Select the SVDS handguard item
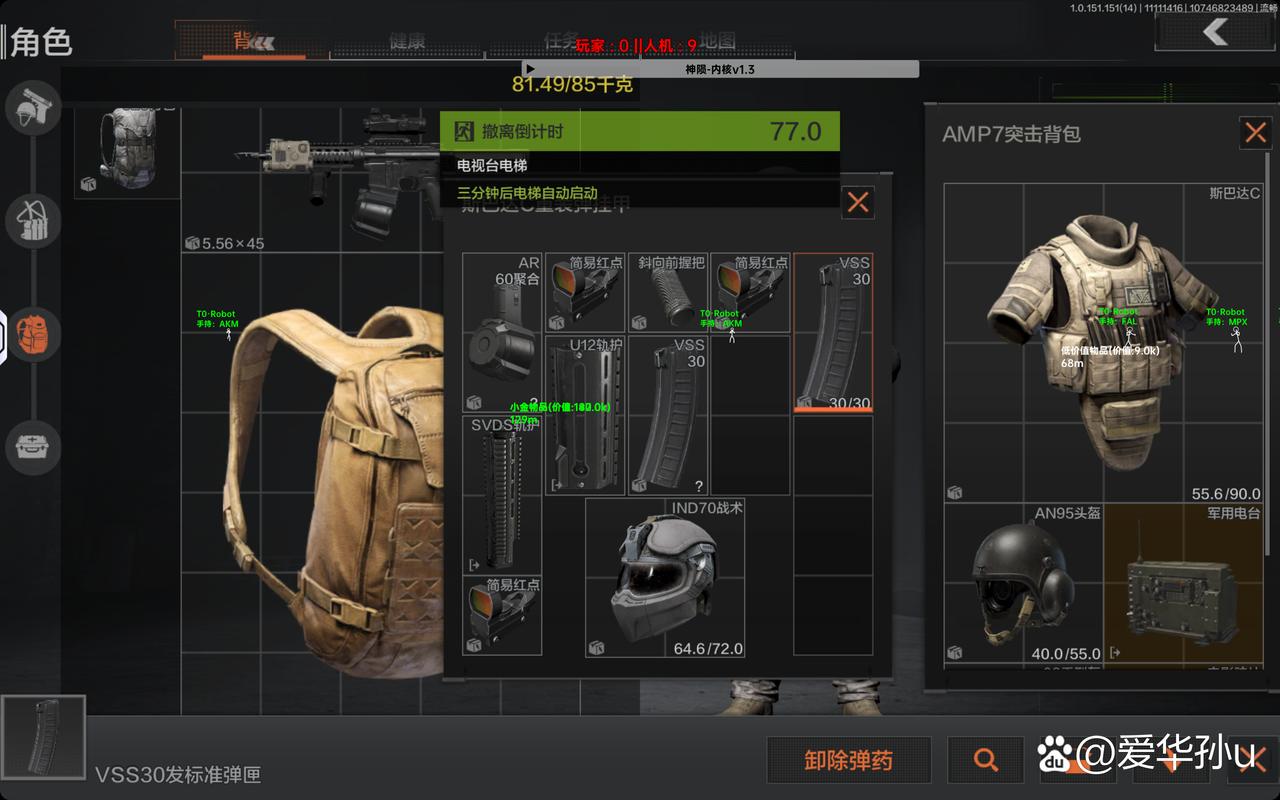 pos(503,495)
